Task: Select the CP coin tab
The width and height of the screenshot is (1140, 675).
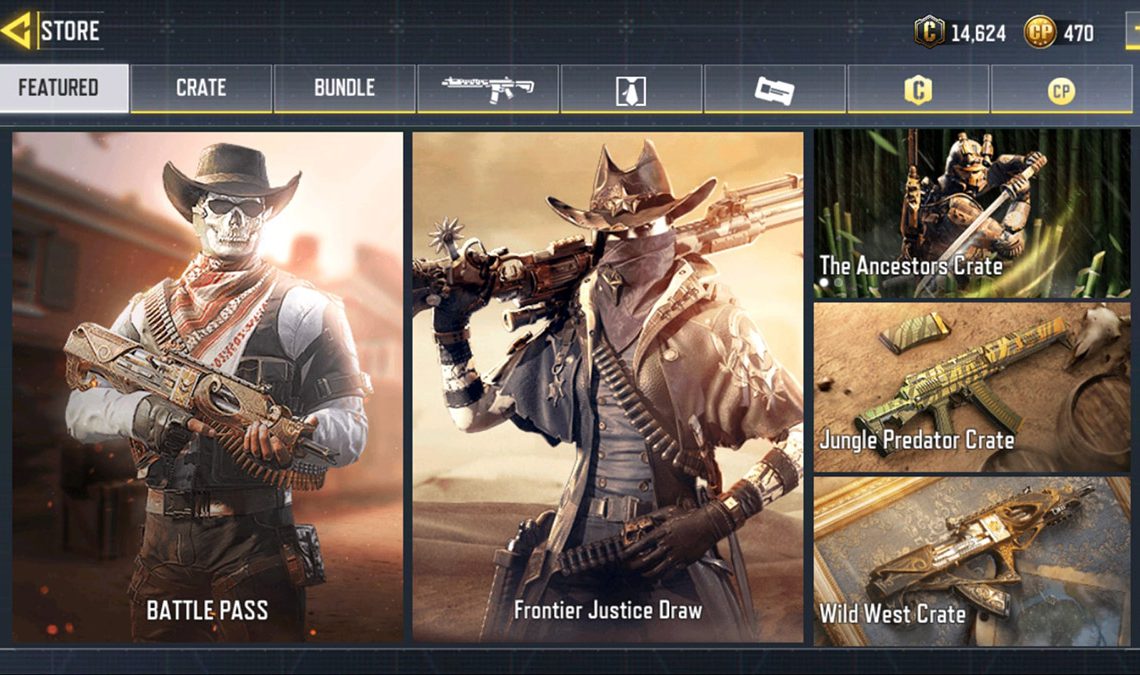Action: pyautogui.click(x=1060, y=90)
